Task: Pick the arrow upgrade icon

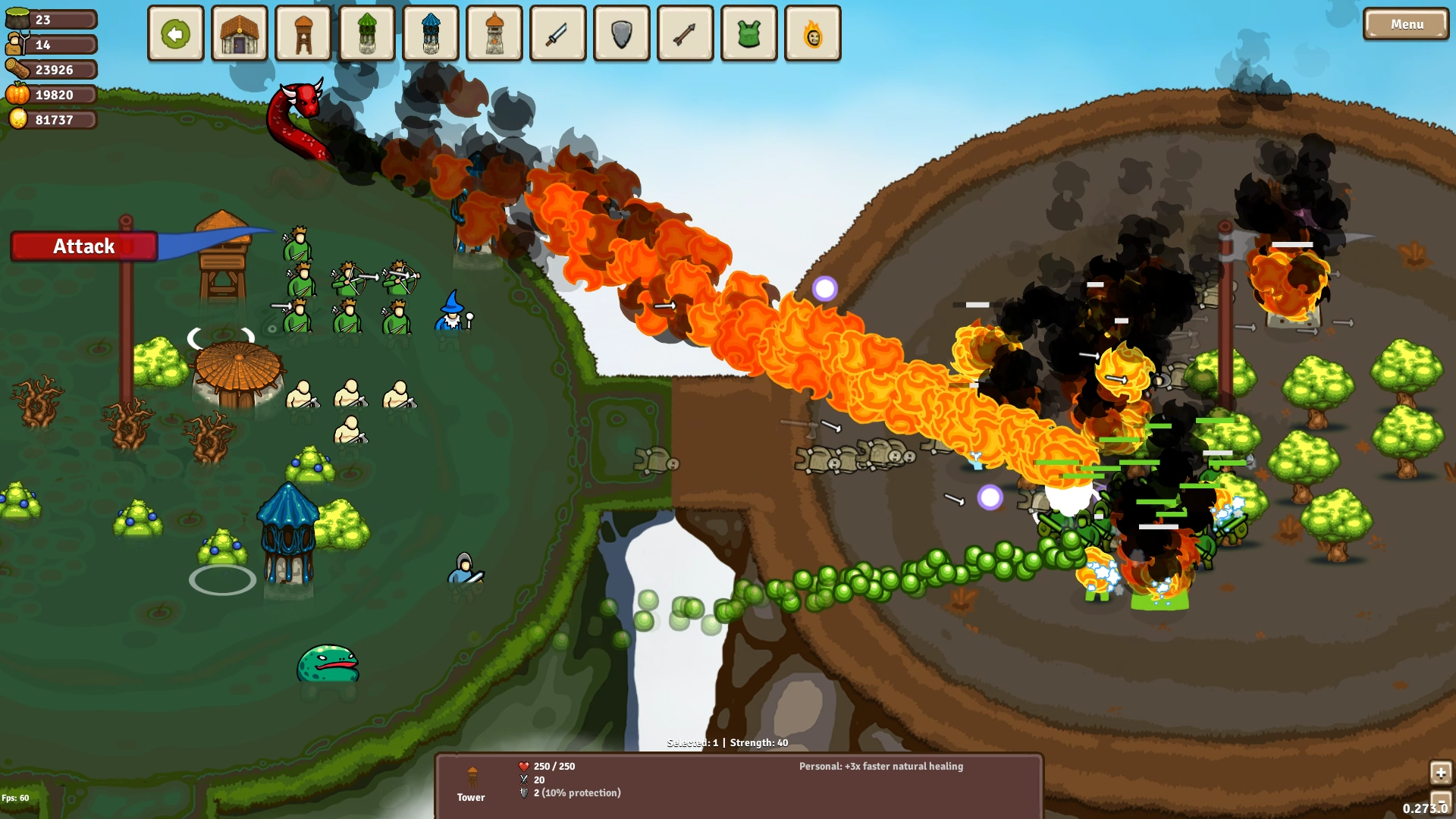Action: [685, 33]
